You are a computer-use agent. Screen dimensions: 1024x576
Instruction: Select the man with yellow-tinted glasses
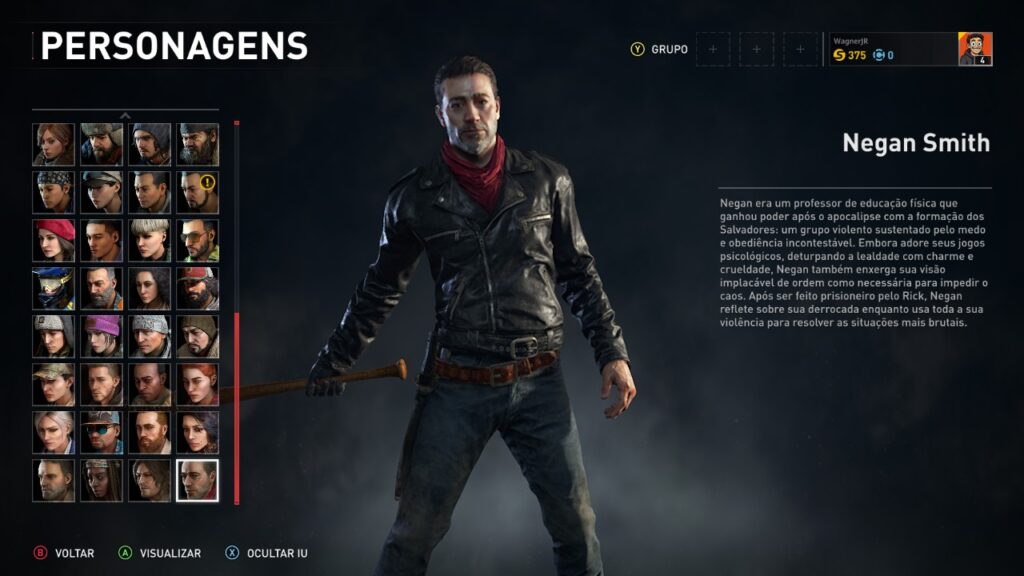197,240
